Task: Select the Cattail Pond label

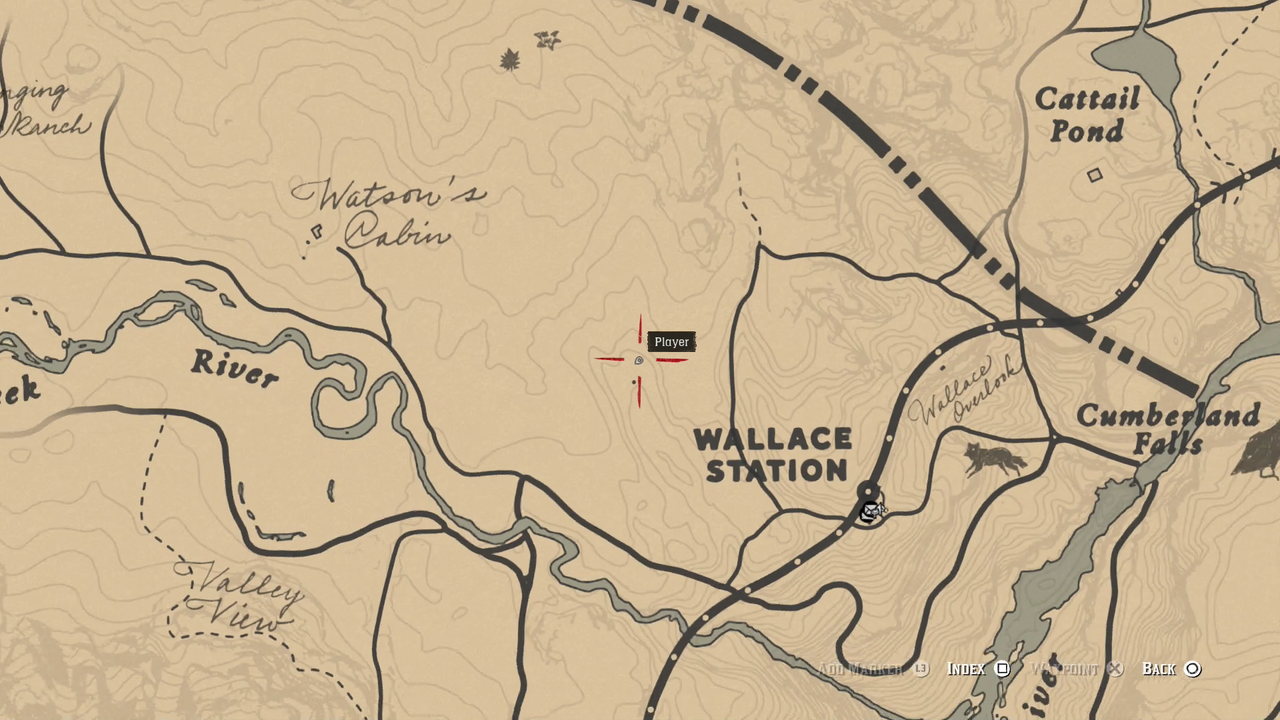Action: 1089,115
